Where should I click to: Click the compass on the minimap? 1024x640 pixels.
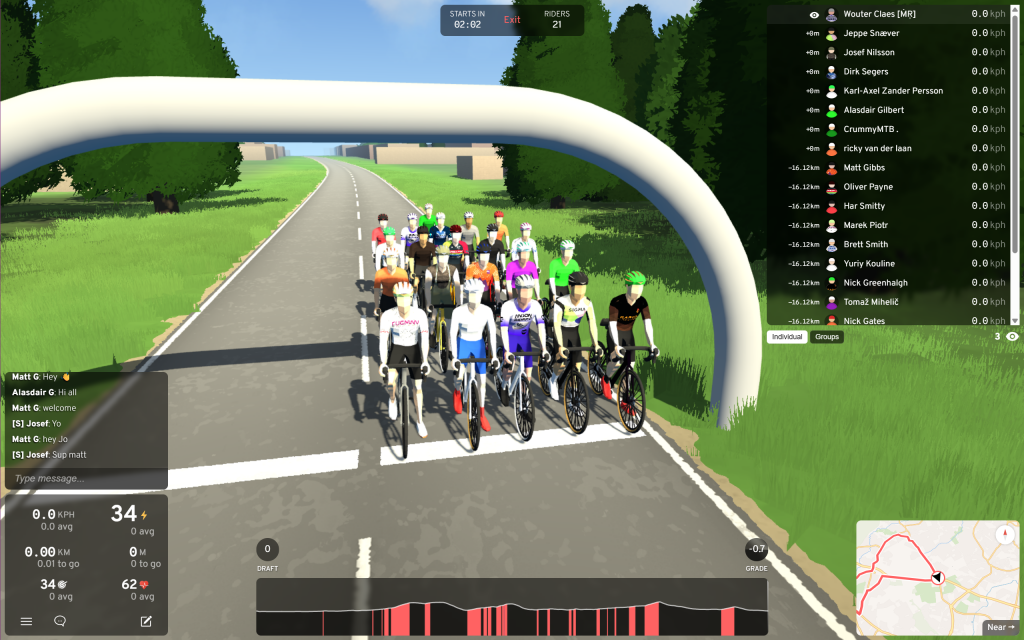pyautogui.click(x=1004, y=535)
